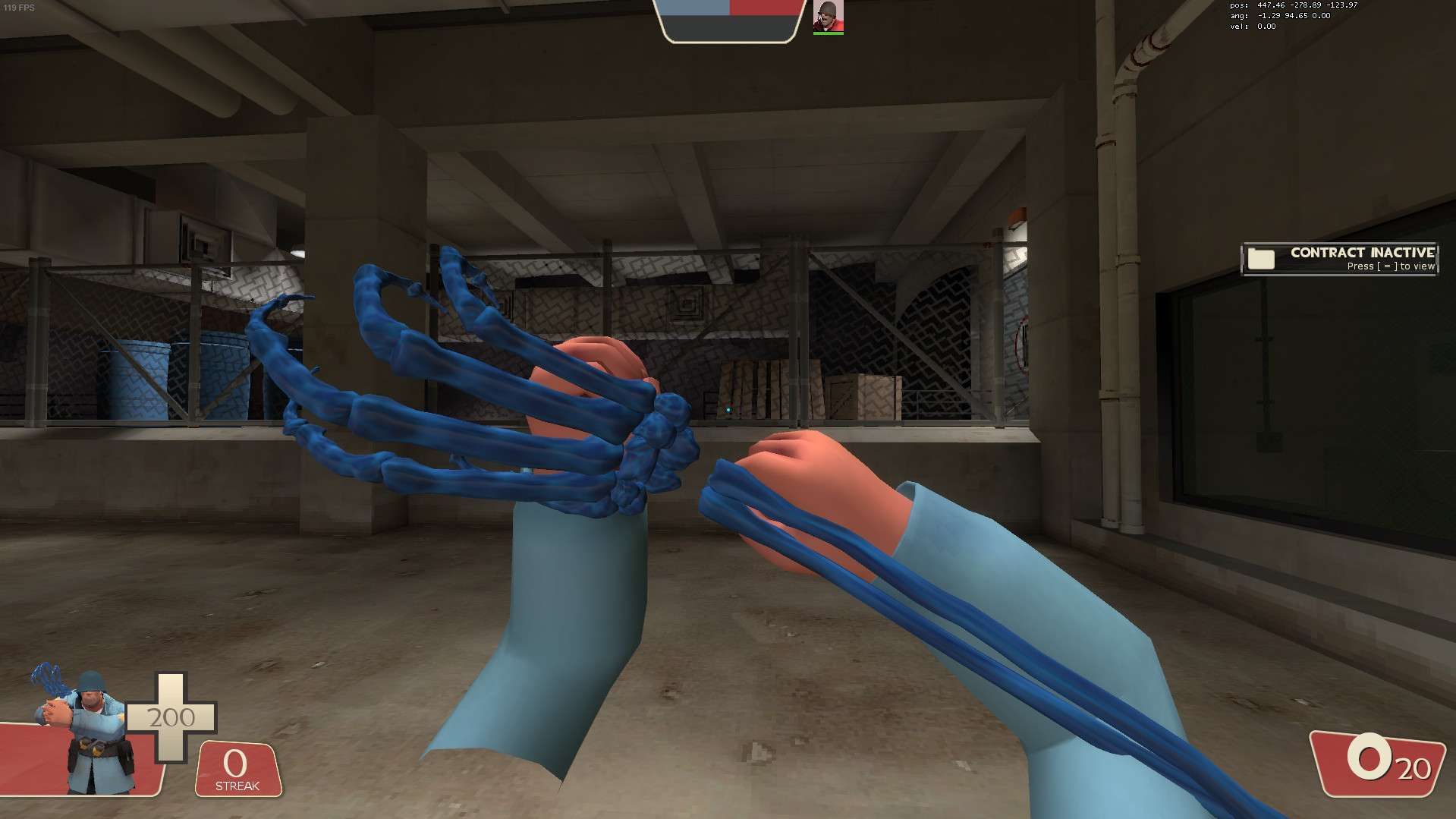Click the health cross icon
Screen dimensions: 1456x819
tap(173, 716)
